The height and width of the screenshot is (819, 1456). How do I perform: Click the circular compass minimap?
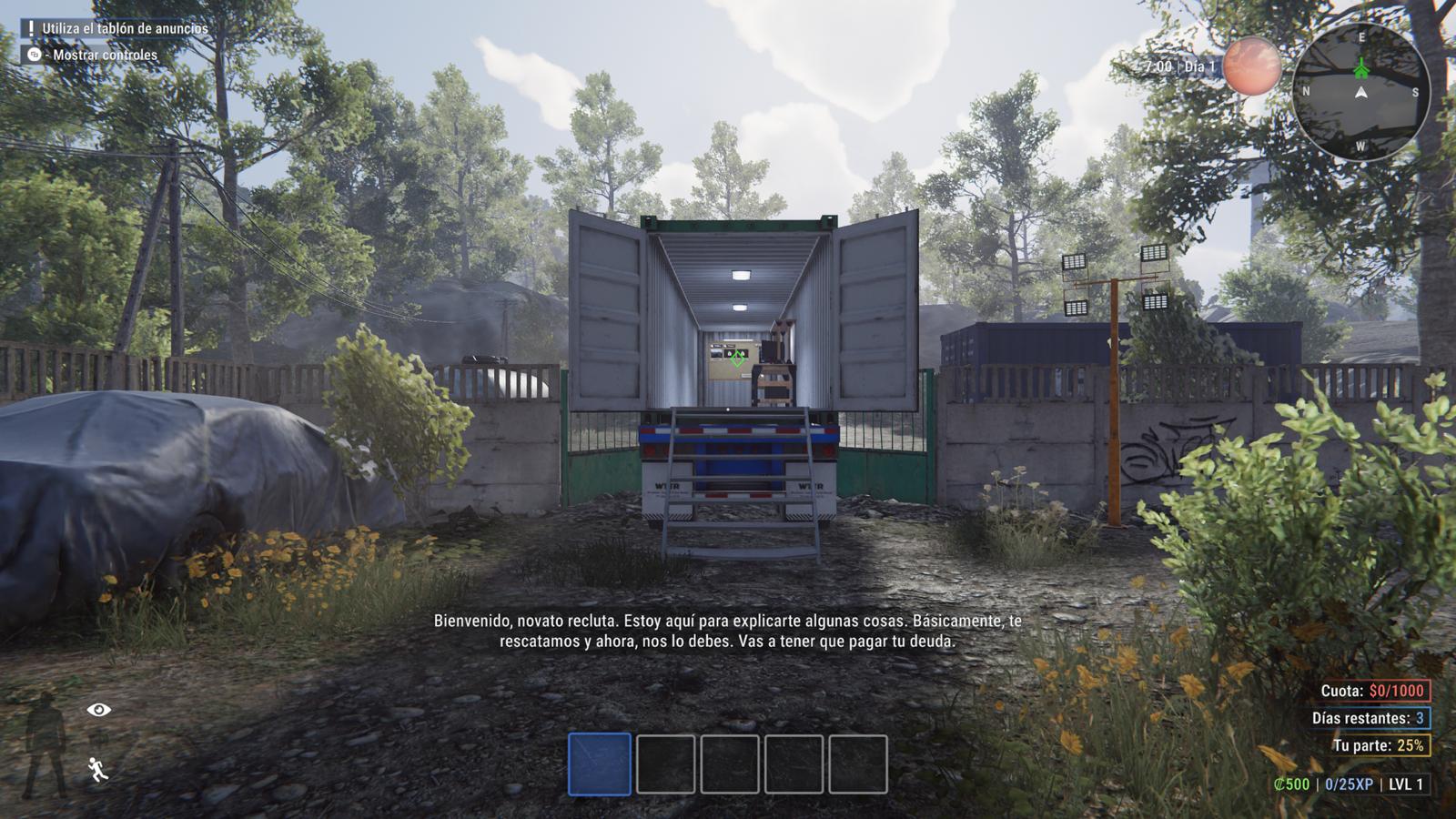click(x=1360, y=91)
